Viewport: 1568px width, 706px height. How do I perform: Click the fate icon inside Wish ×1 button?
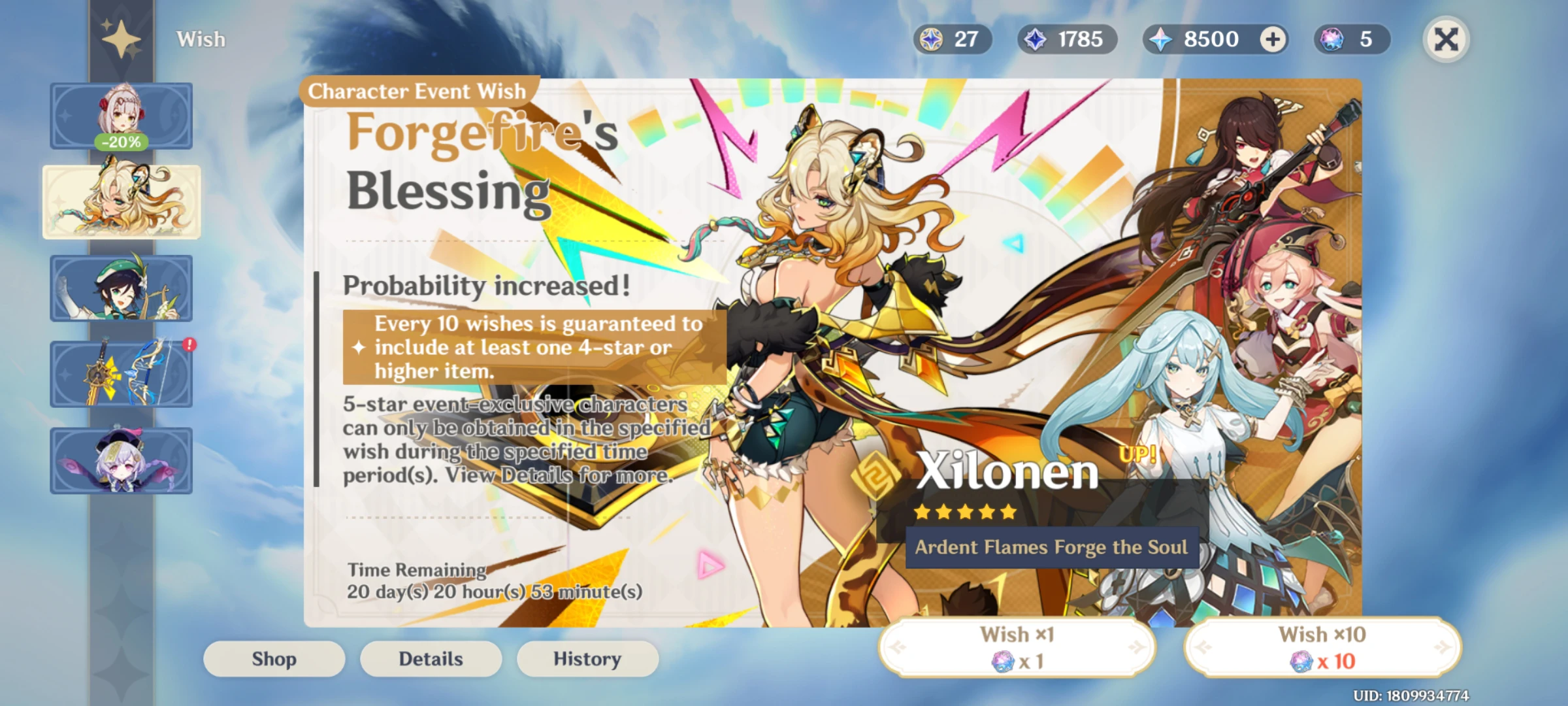(x=1004, y=662)
